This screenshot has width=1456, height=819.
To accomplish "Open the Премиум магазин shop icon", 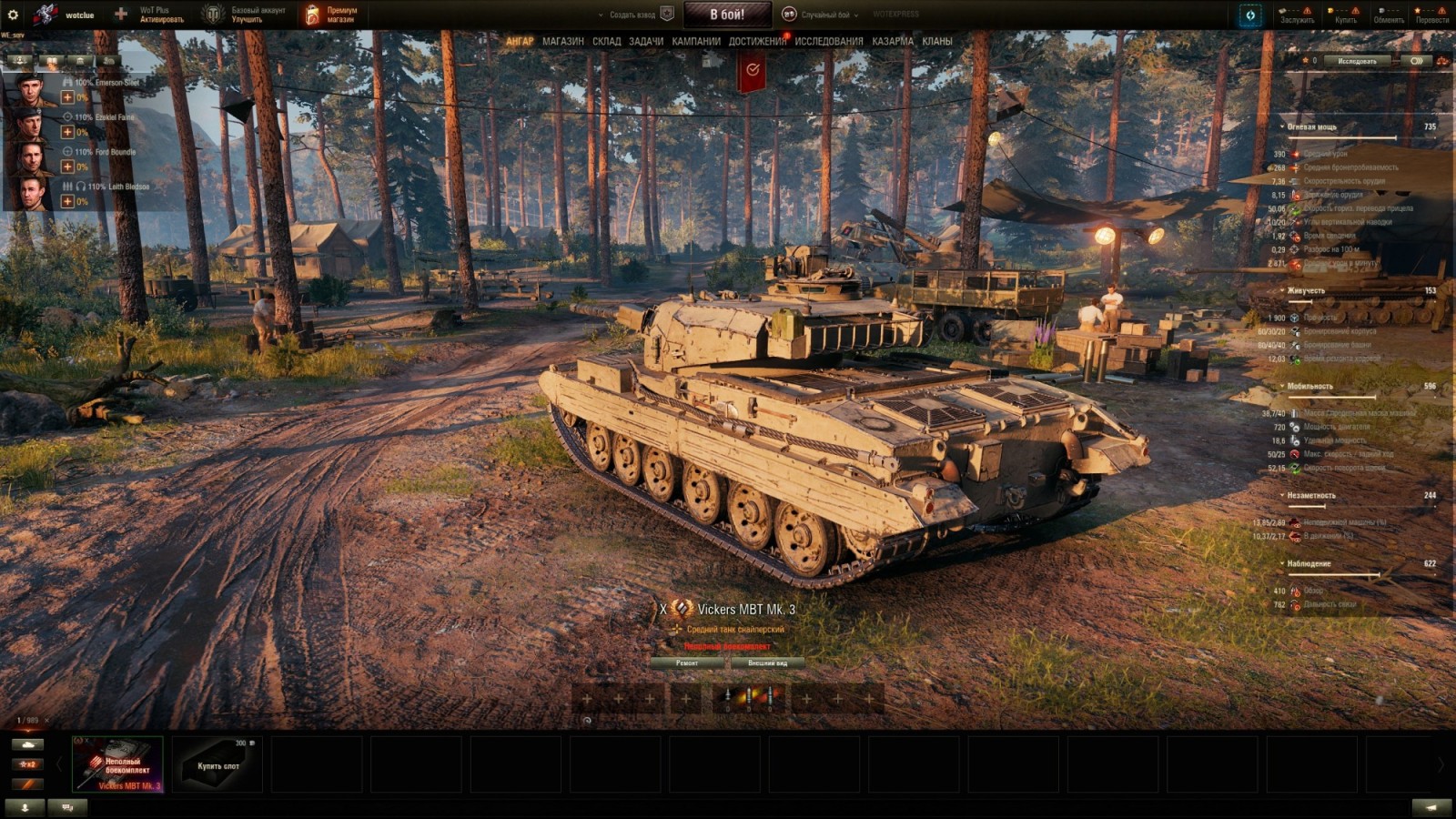I will (314, 15).
